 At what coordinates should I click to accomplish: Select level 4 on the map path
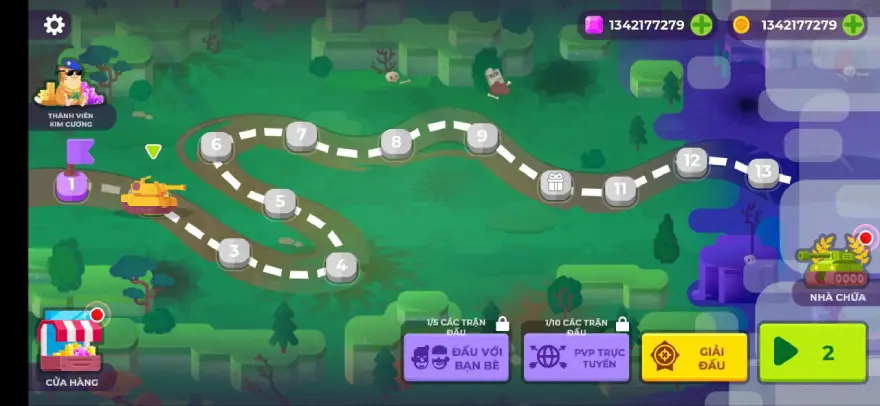click(x=341, y=265)
